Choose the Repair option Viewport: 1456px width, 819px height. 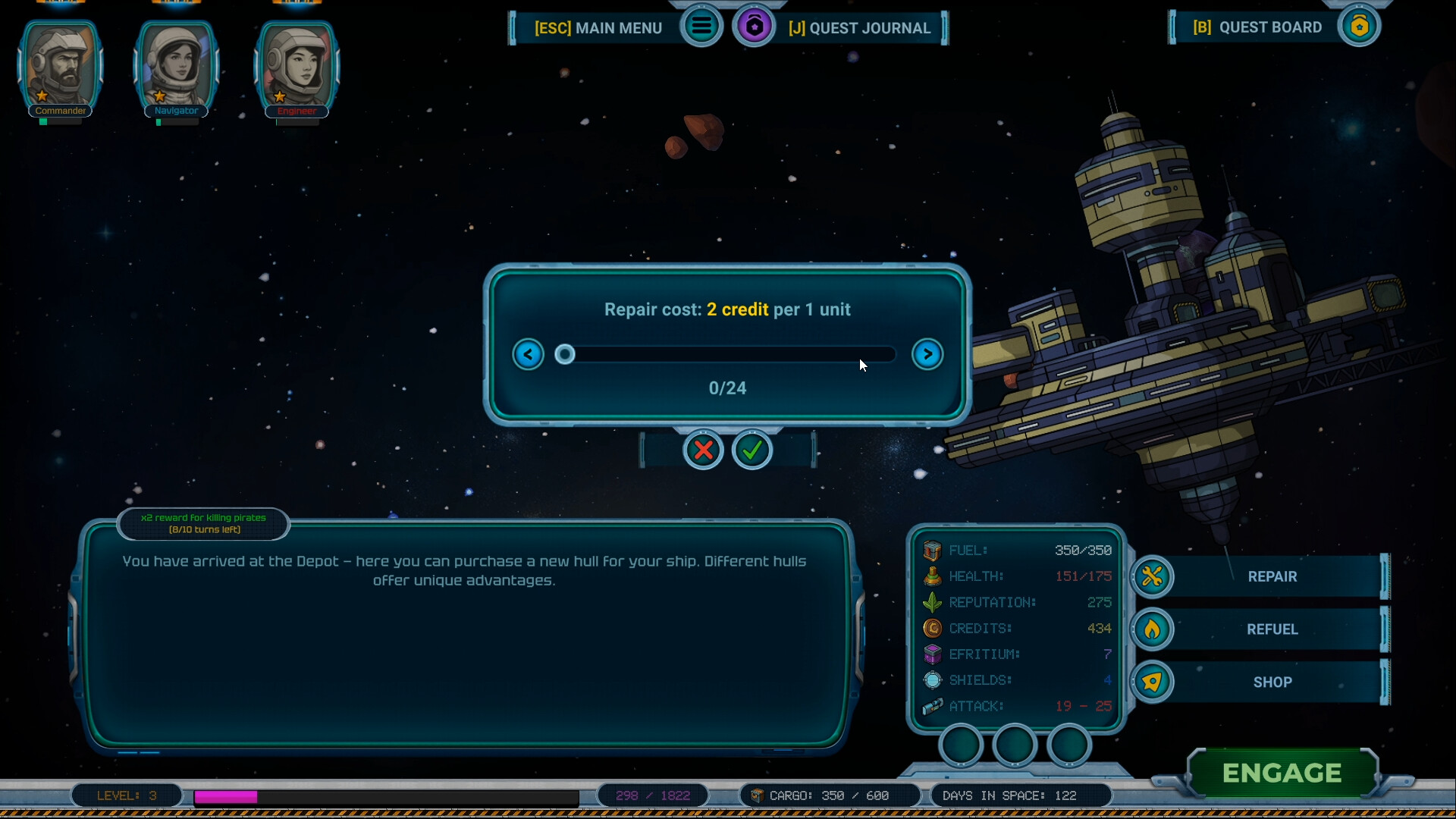tap(1271, 577)
